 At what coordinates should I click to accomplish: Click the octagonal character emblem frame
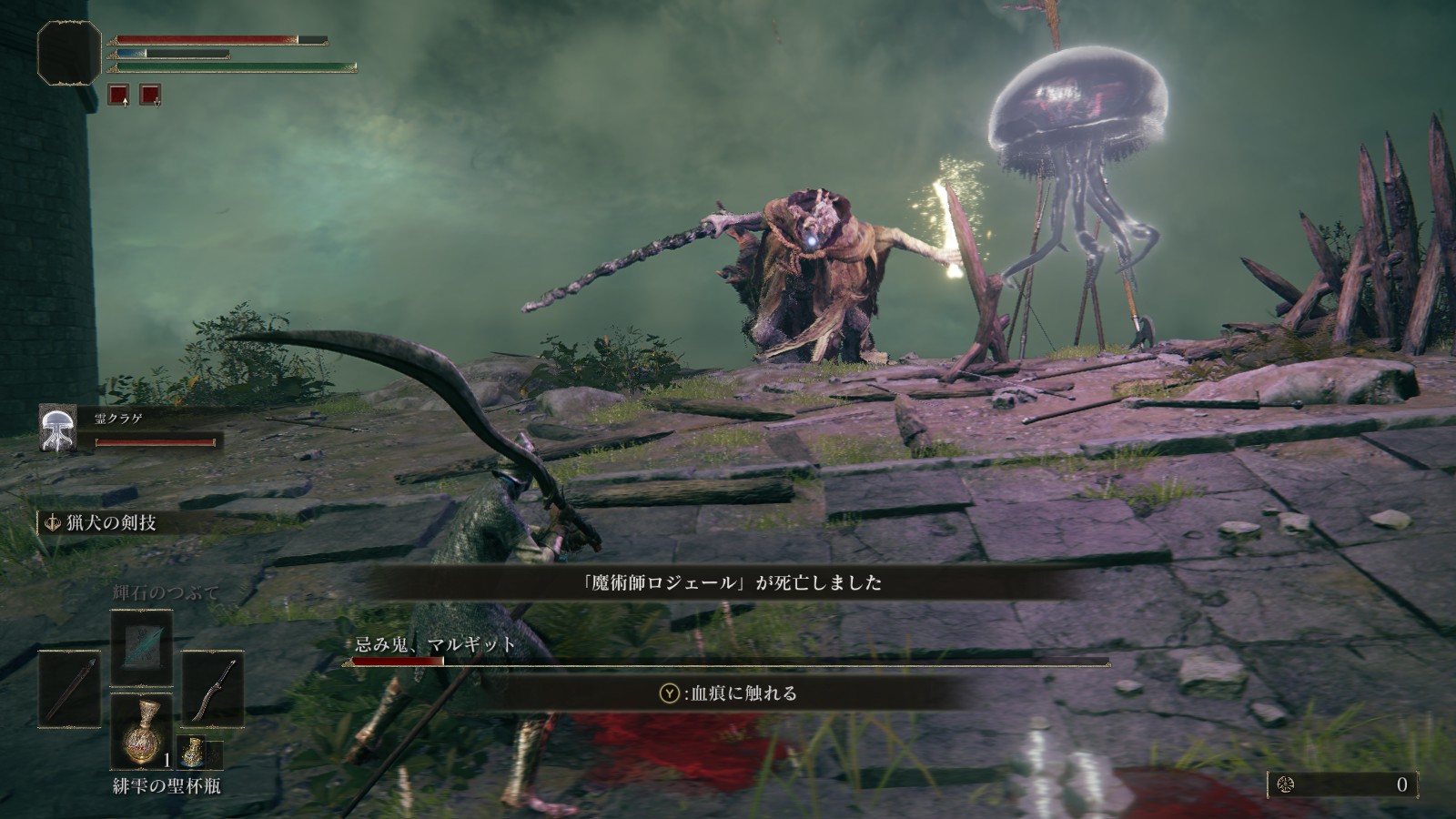tap(69, 54)
